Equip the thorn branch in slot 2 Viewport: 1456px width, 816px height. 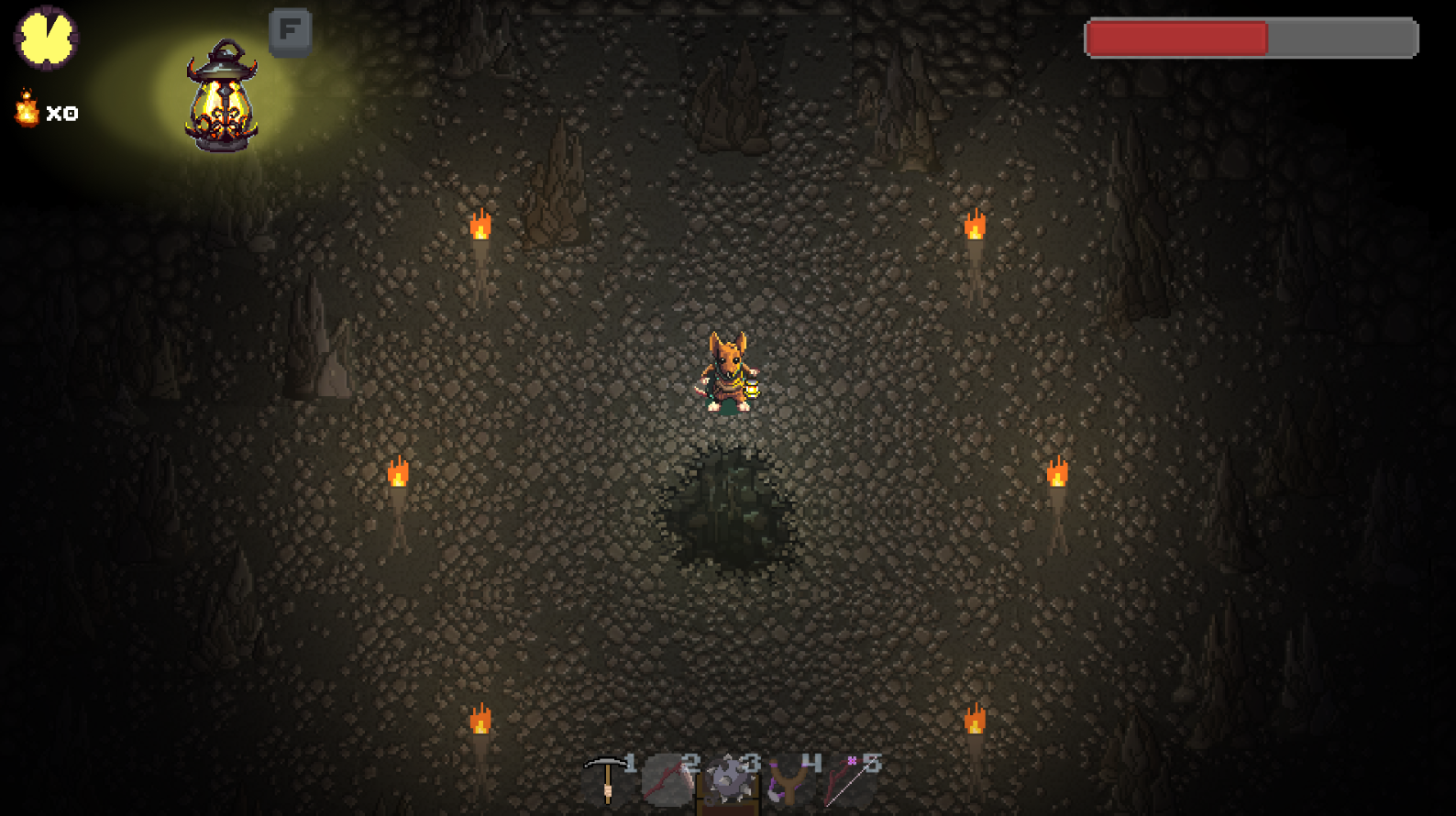coord(667,780)
